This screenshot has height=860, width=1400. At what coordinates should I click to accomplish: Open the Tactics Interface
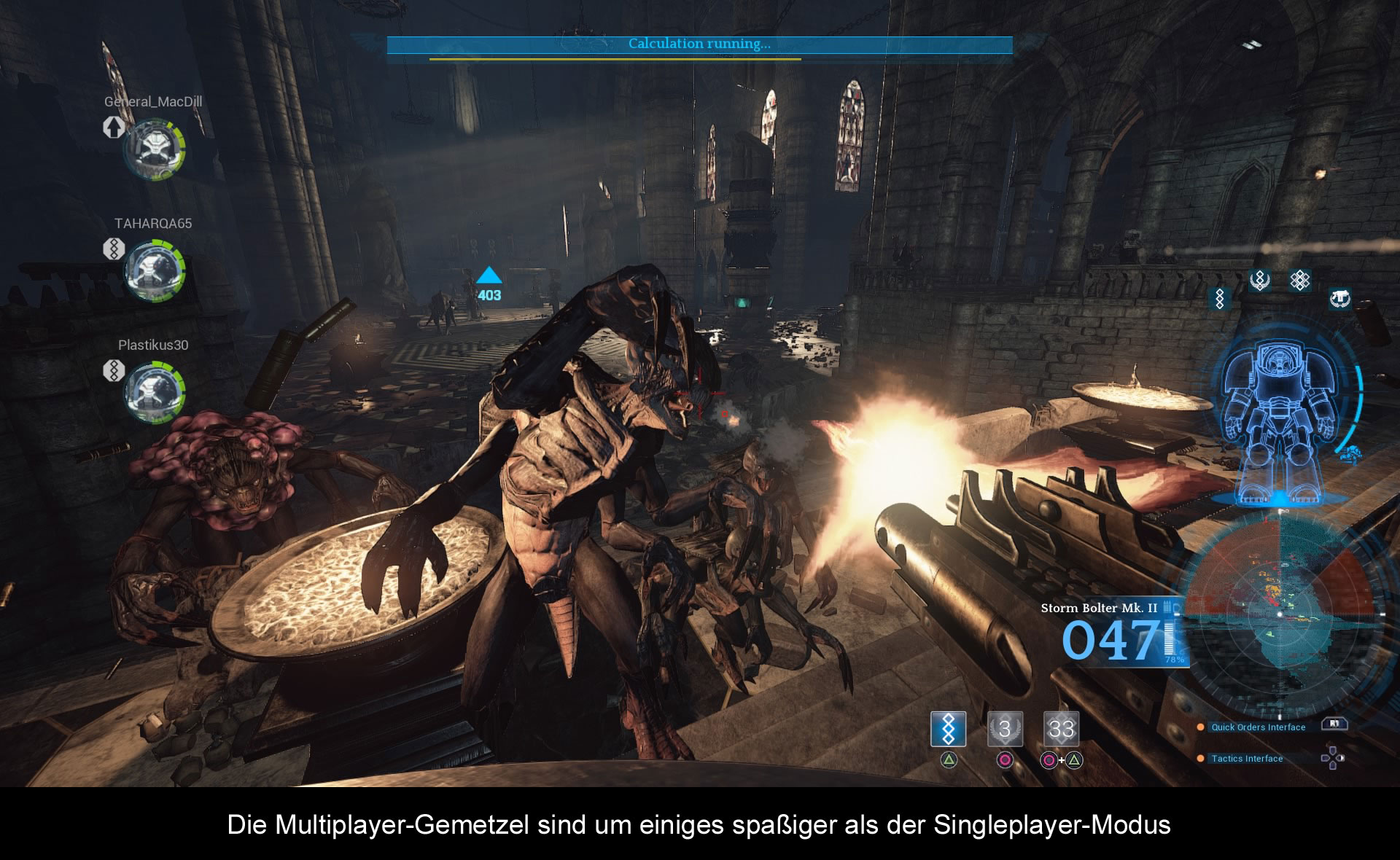tap(1247, 759)
